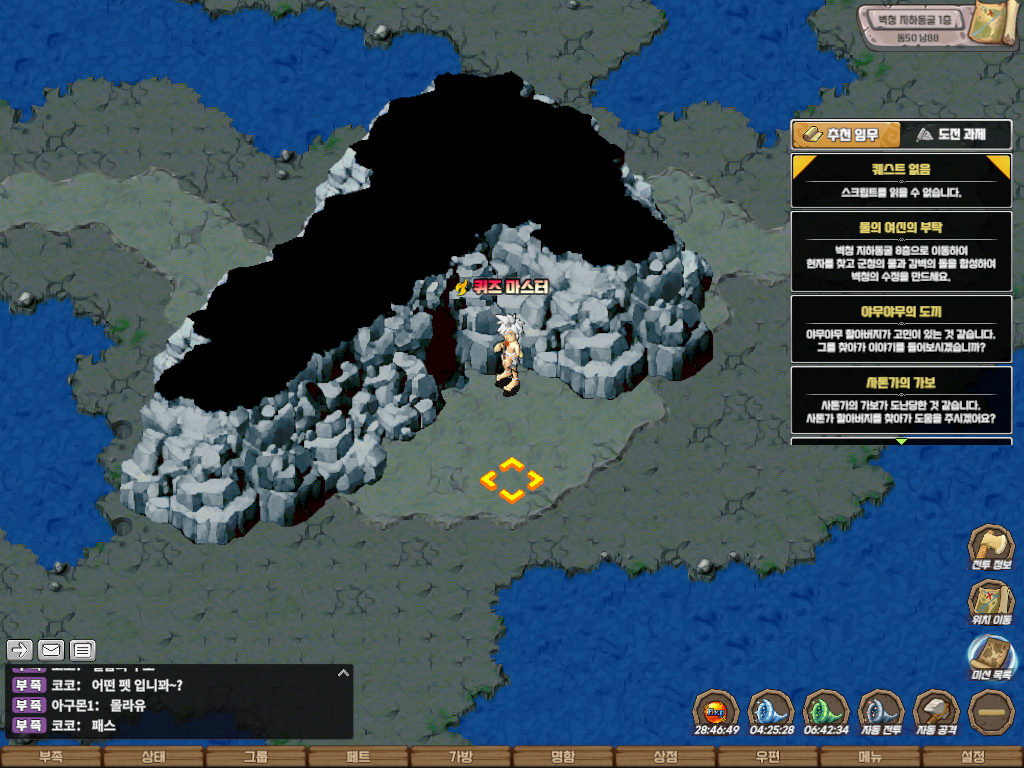Open the 부족 (tribe) menu
Screen dimensions: 1024x768
point(51,757)
